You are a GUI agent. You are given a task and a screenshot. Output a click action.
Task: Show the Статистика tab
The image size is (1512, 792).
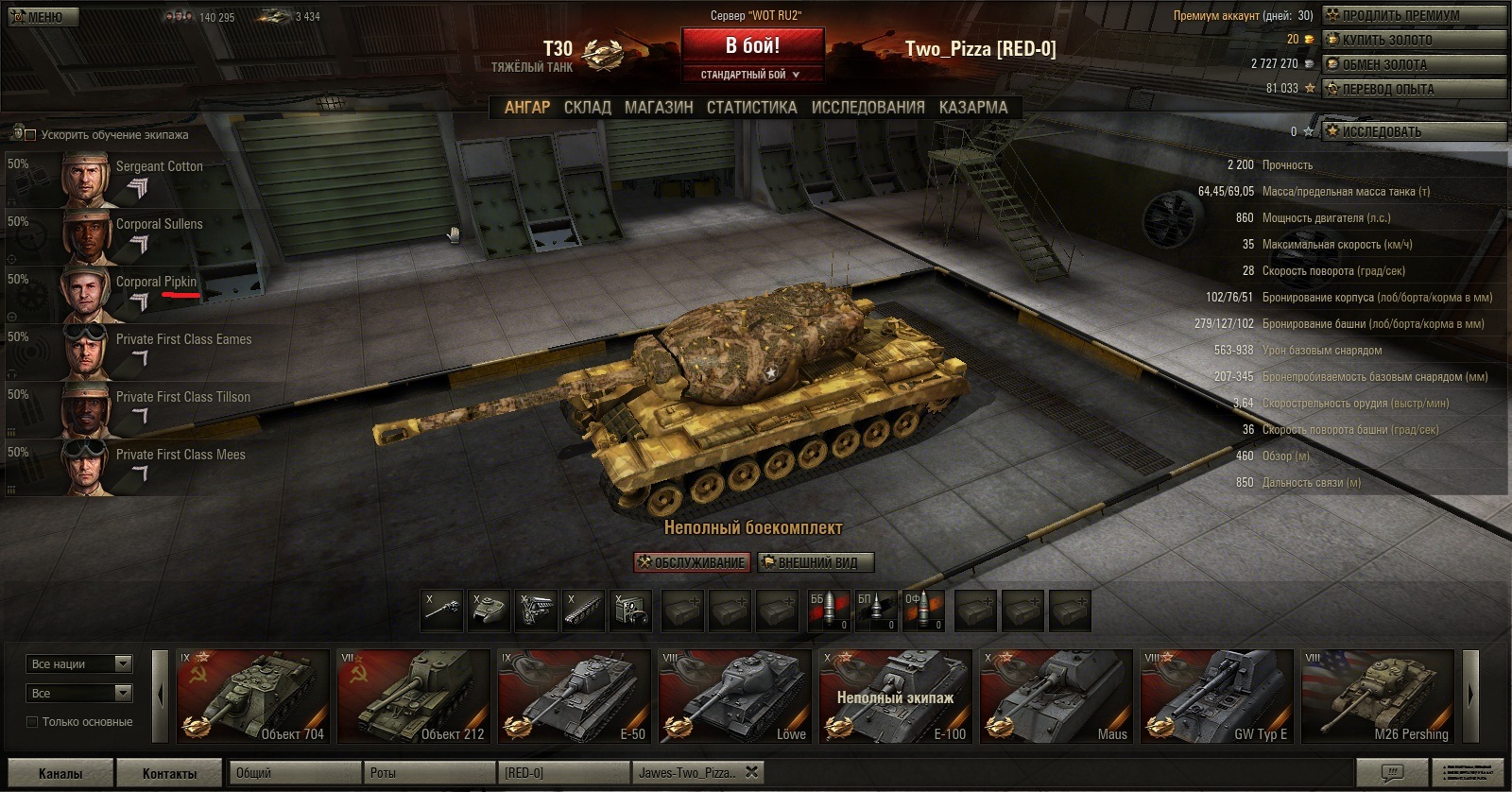point(751,108)
